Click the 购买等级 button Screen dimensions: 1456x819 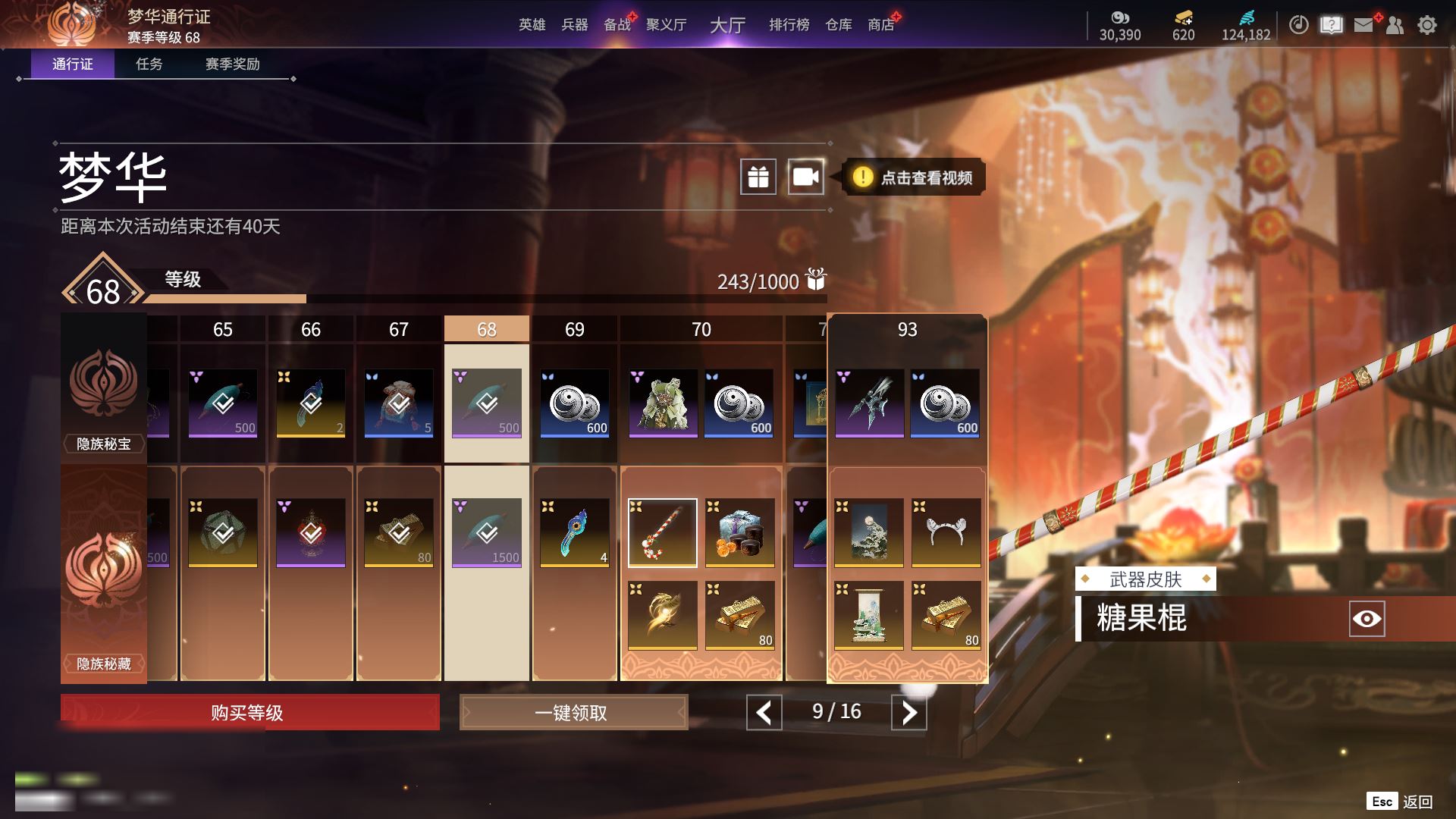coord(249,713)
